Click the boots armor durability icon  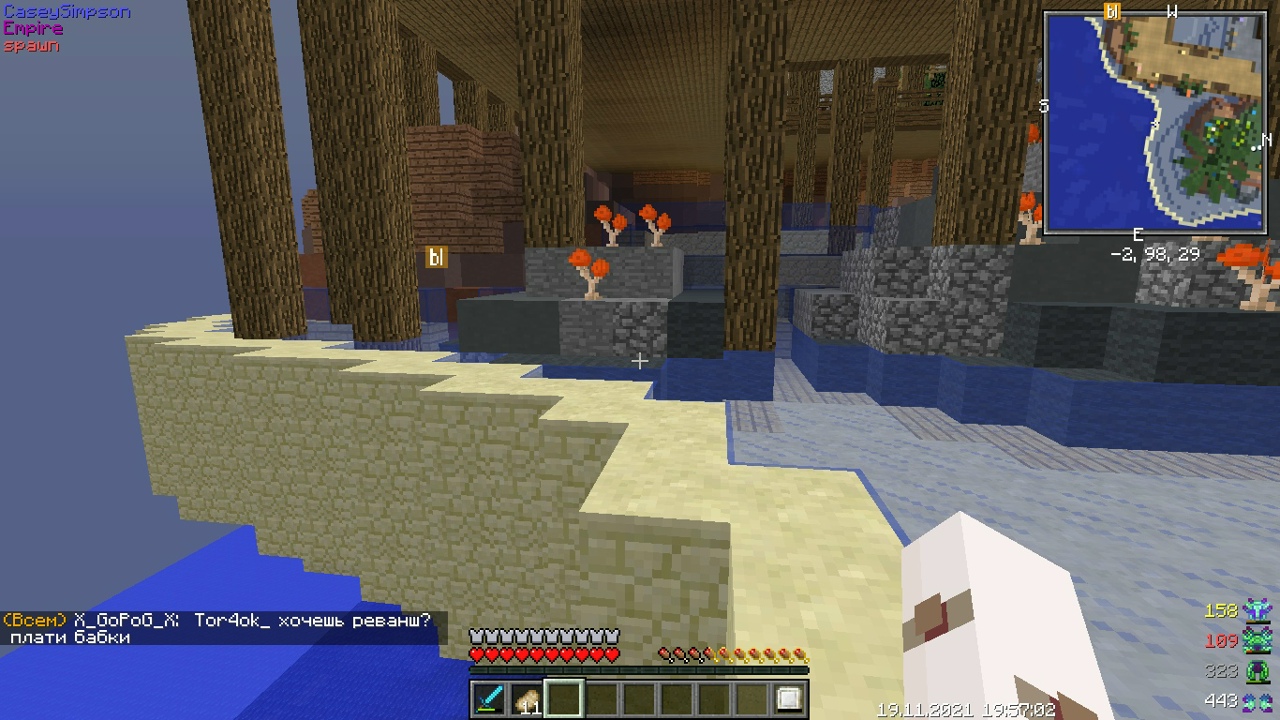(x=1257, y=701)
